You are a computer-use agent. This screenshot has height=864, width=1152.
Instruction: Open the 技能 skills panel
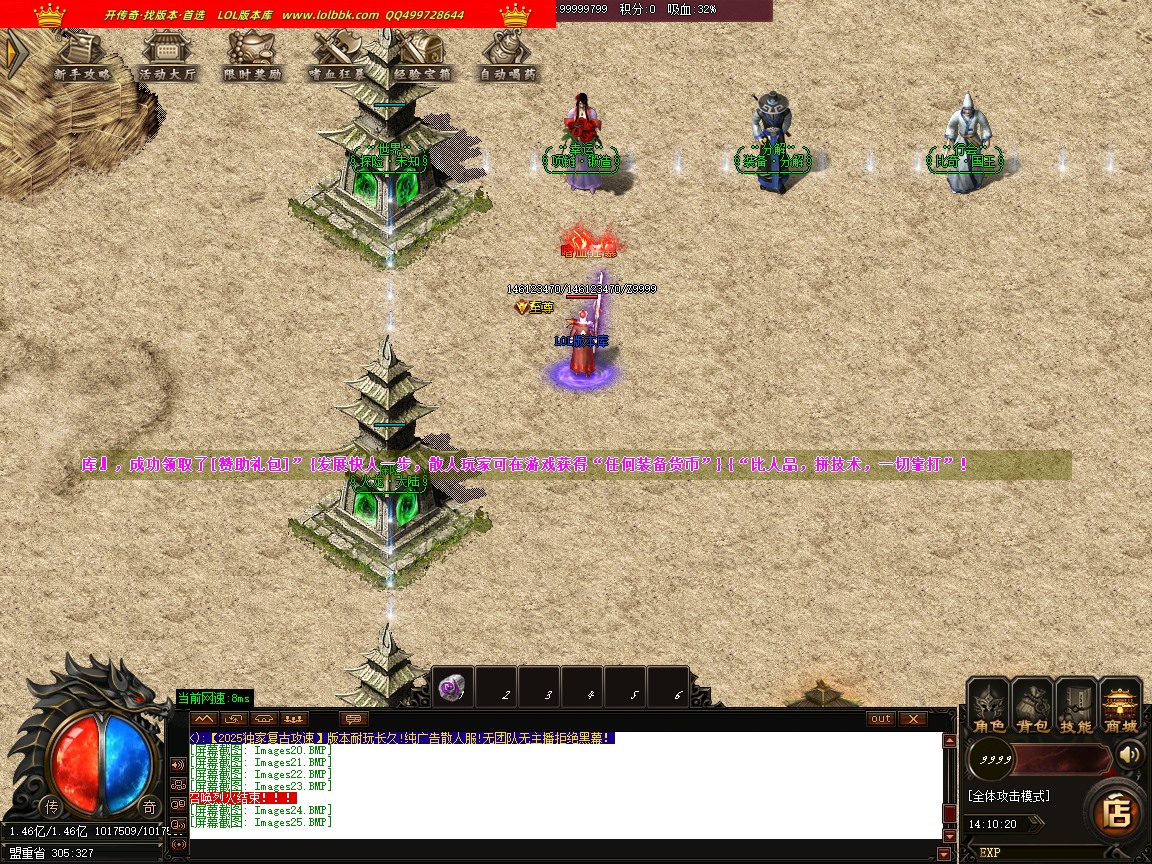tap(1077, 706)
